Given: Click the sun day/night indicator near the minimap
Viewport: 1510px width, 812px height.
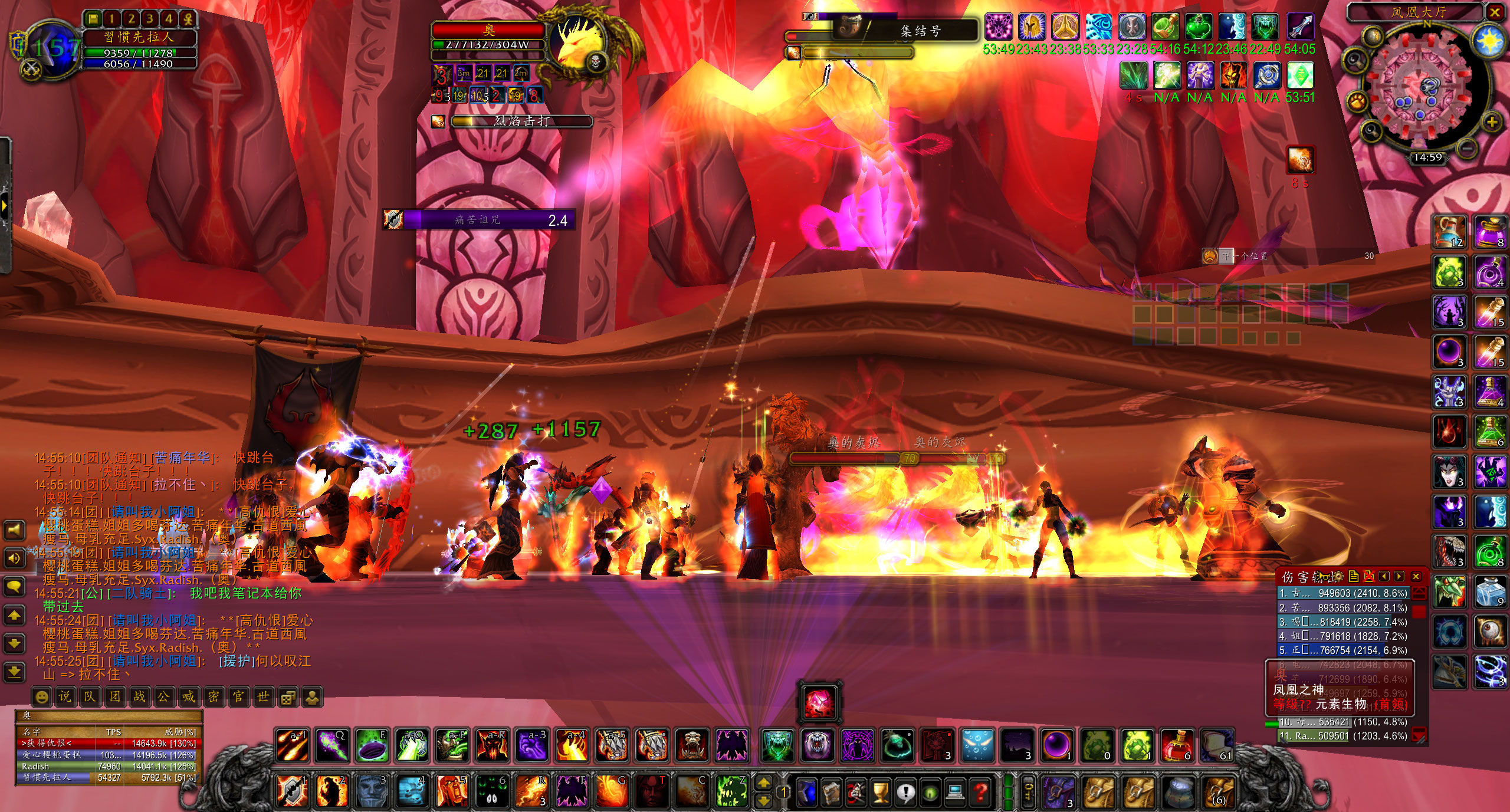Looking at the screenshot, I should (1488, 40).
